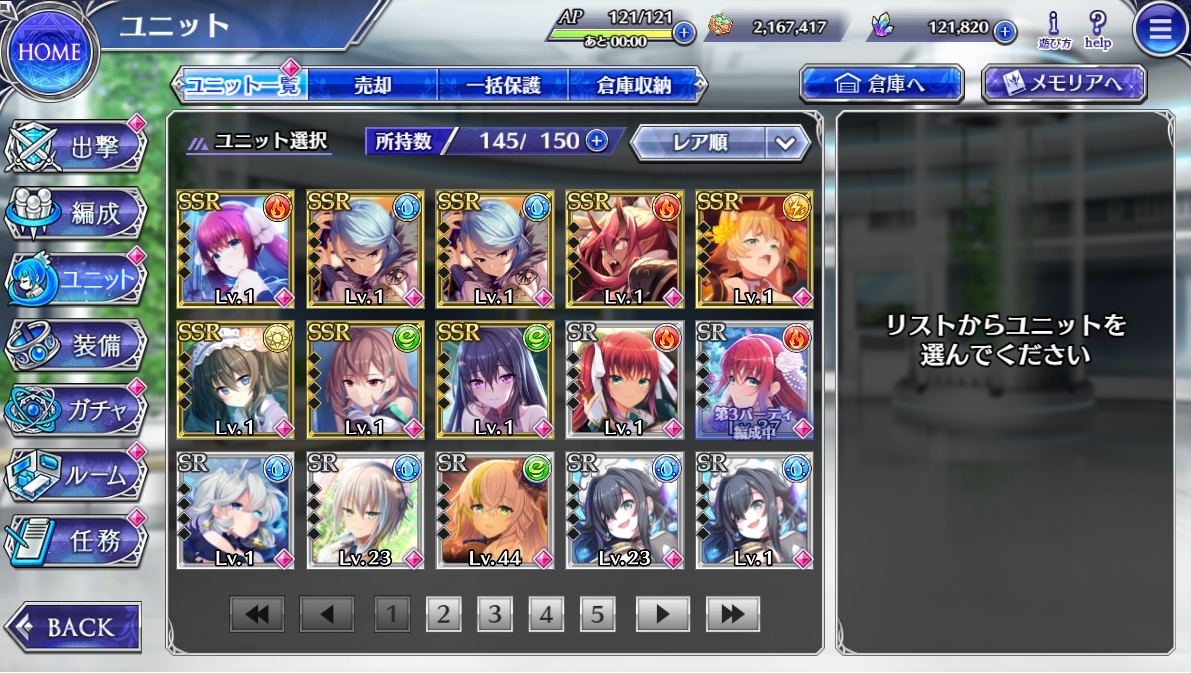This screenshot has height=673, width=1191.
Task: Open the ガチャ gacha menu
Action: coord(78,410)
